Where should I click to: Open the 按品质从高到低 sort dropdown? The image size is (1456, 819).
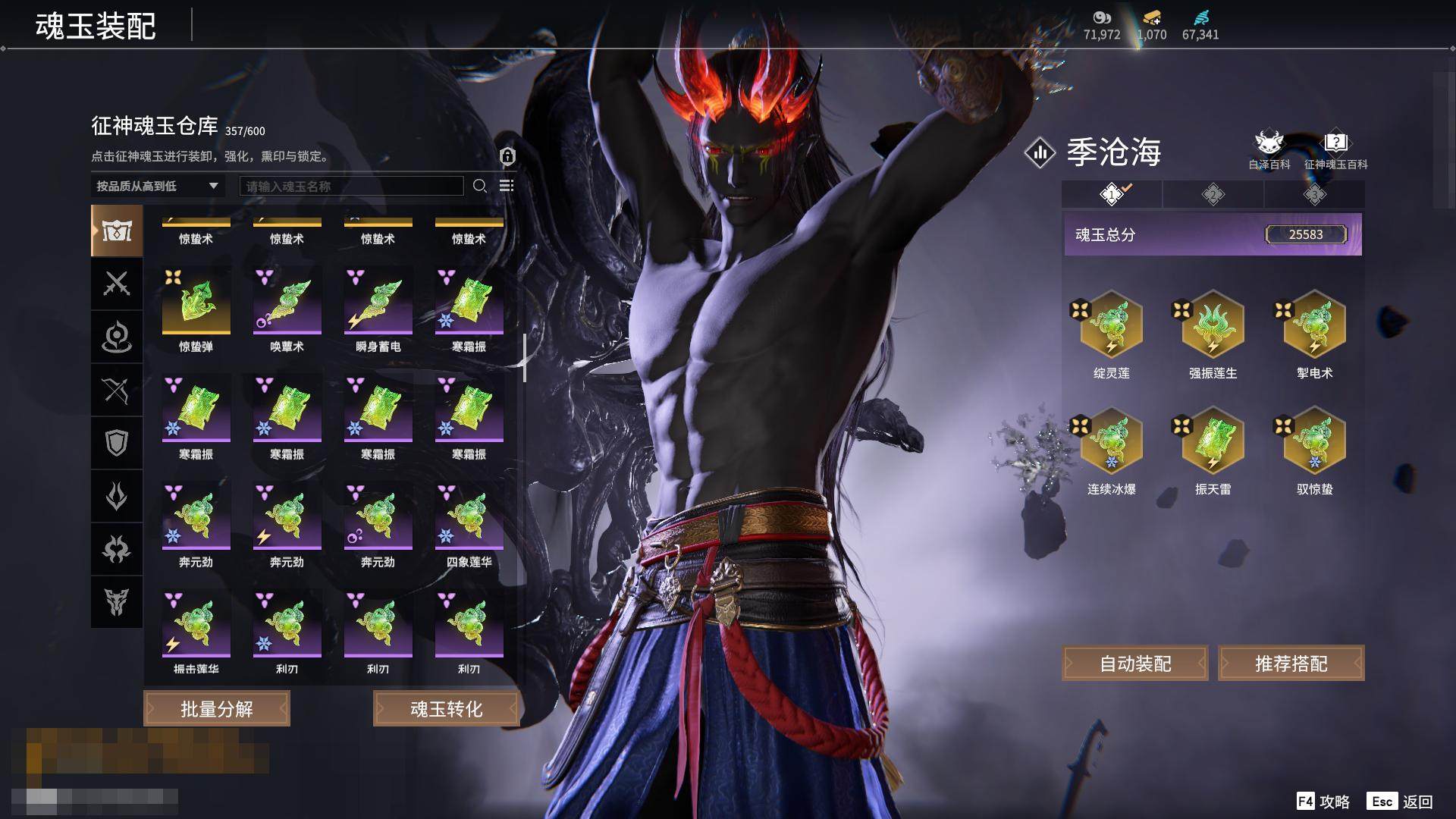[x=157, y=186]
